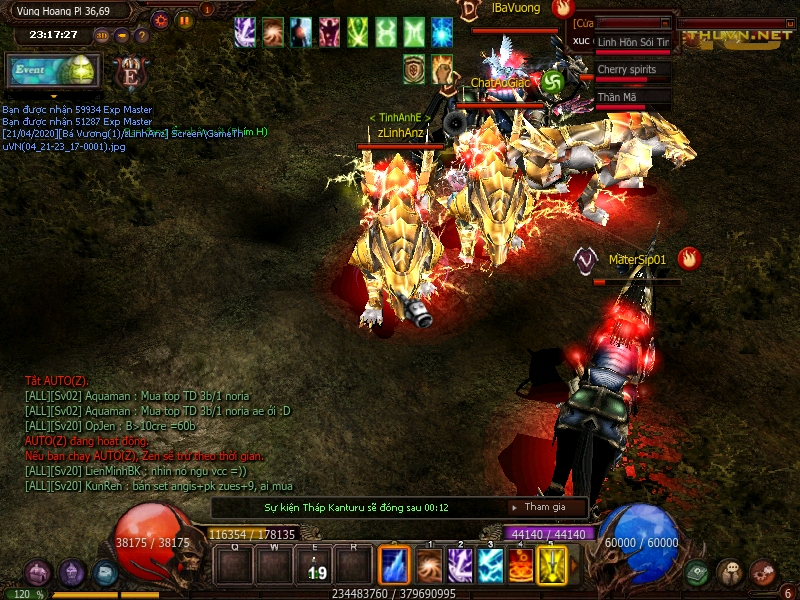Use the orange fire skill slot
Image resolution: width=800 pixels, height=600 pixels.
click(521, 566)
